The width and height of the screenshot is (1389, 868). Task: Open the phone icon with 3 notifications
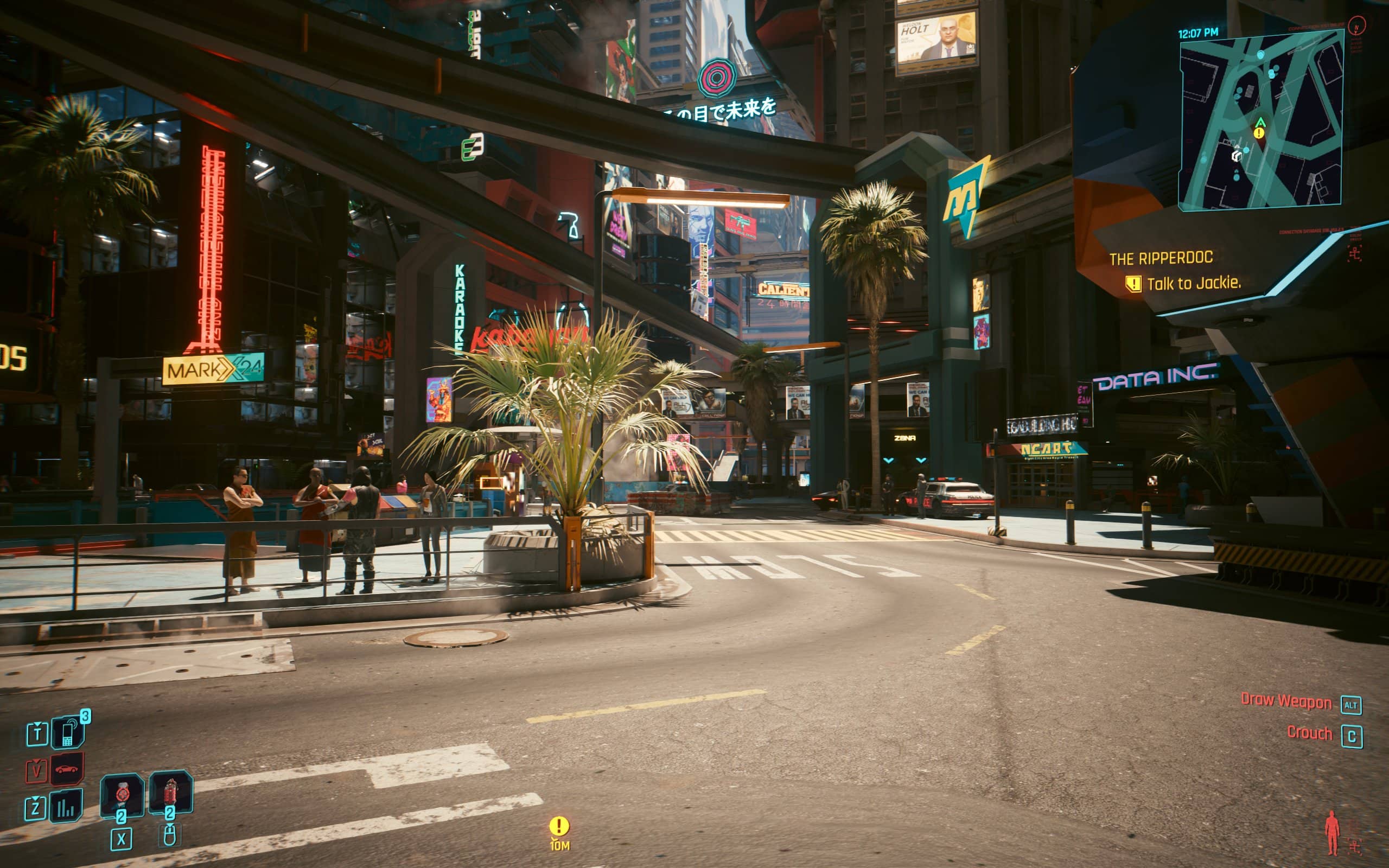[68, 733]
